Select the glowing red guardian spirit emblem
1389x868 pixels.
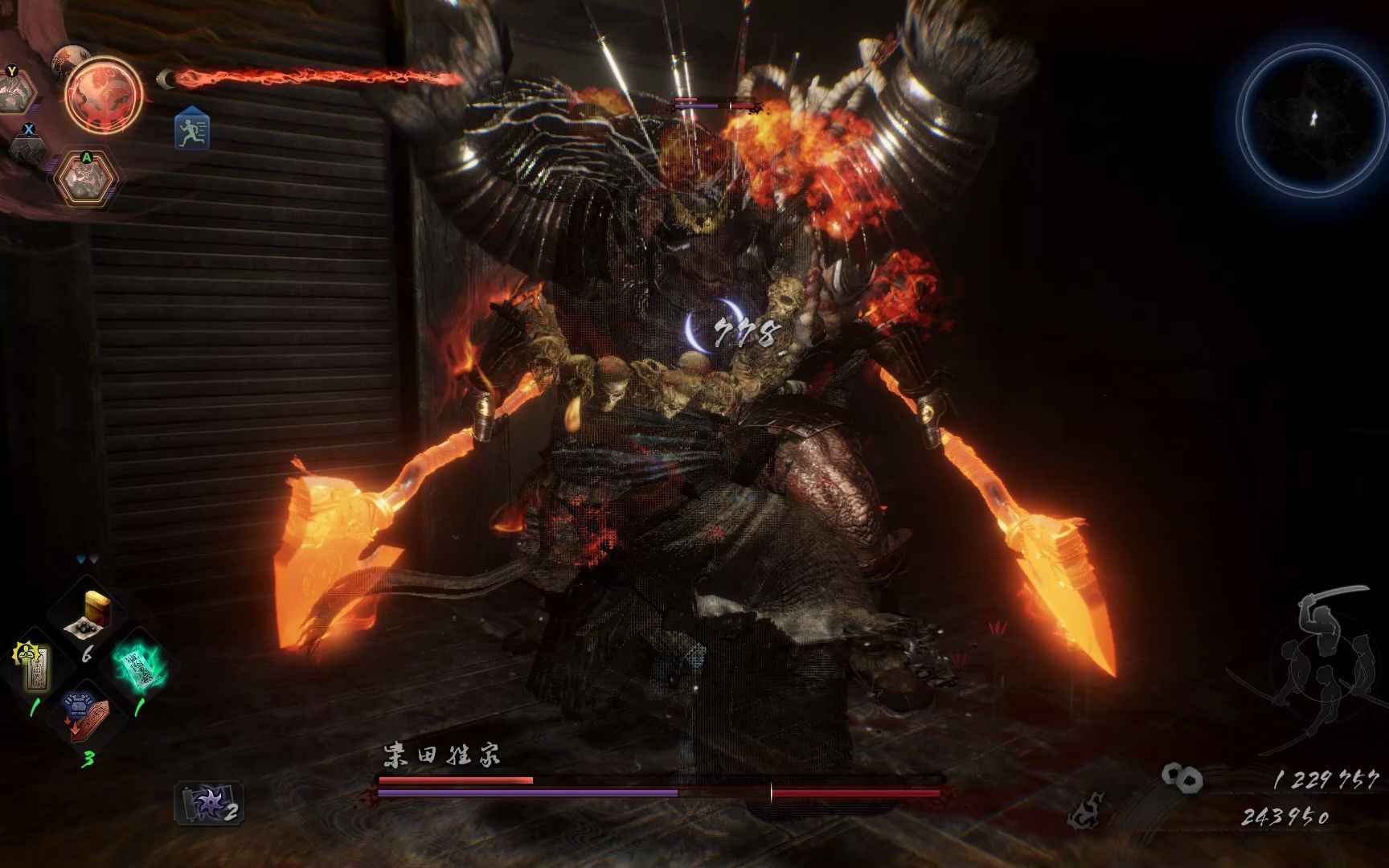point(104,95)
